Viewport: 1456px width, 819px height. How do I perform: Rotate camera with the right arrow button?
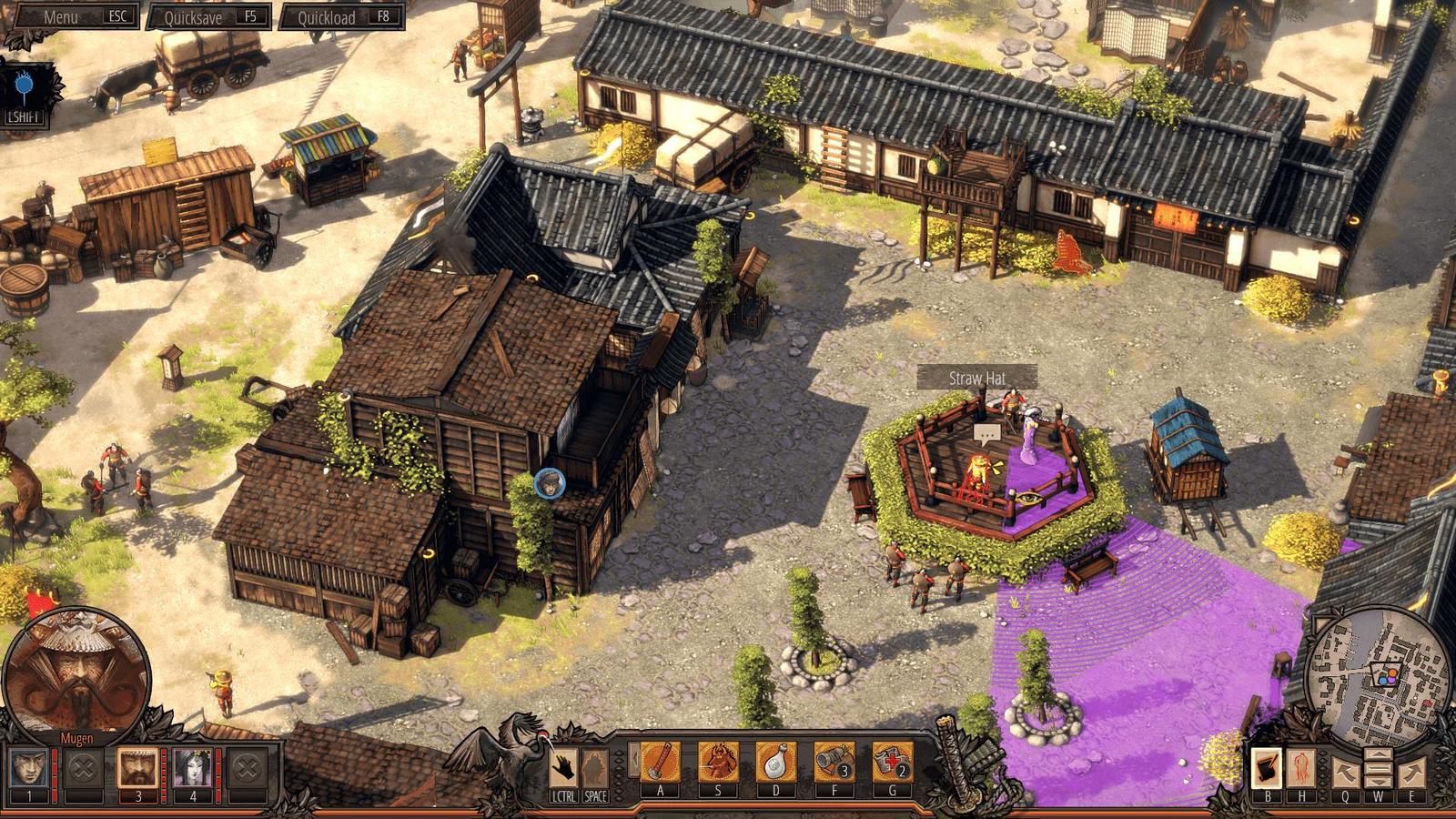pos(1411,773)
